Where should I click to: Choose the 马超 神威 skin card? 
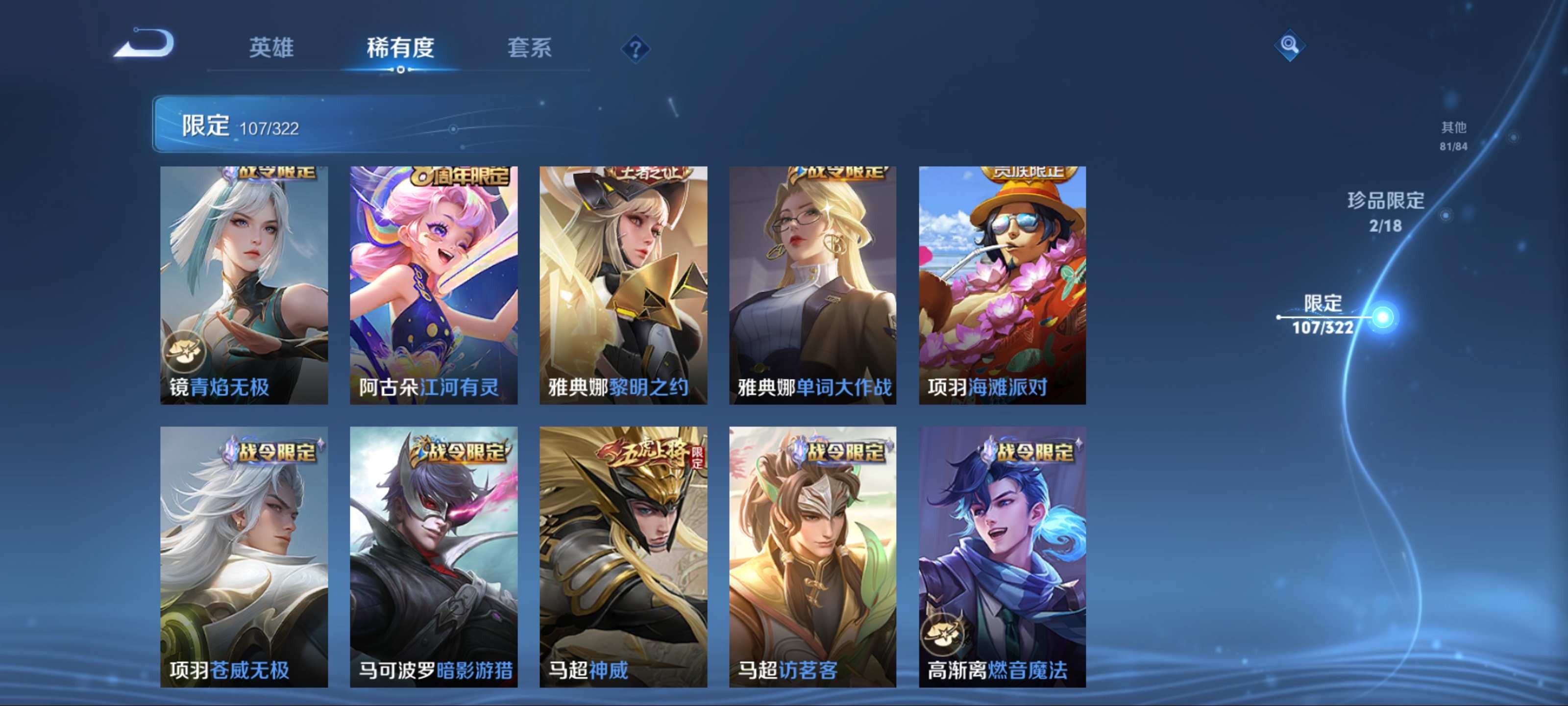623,556
